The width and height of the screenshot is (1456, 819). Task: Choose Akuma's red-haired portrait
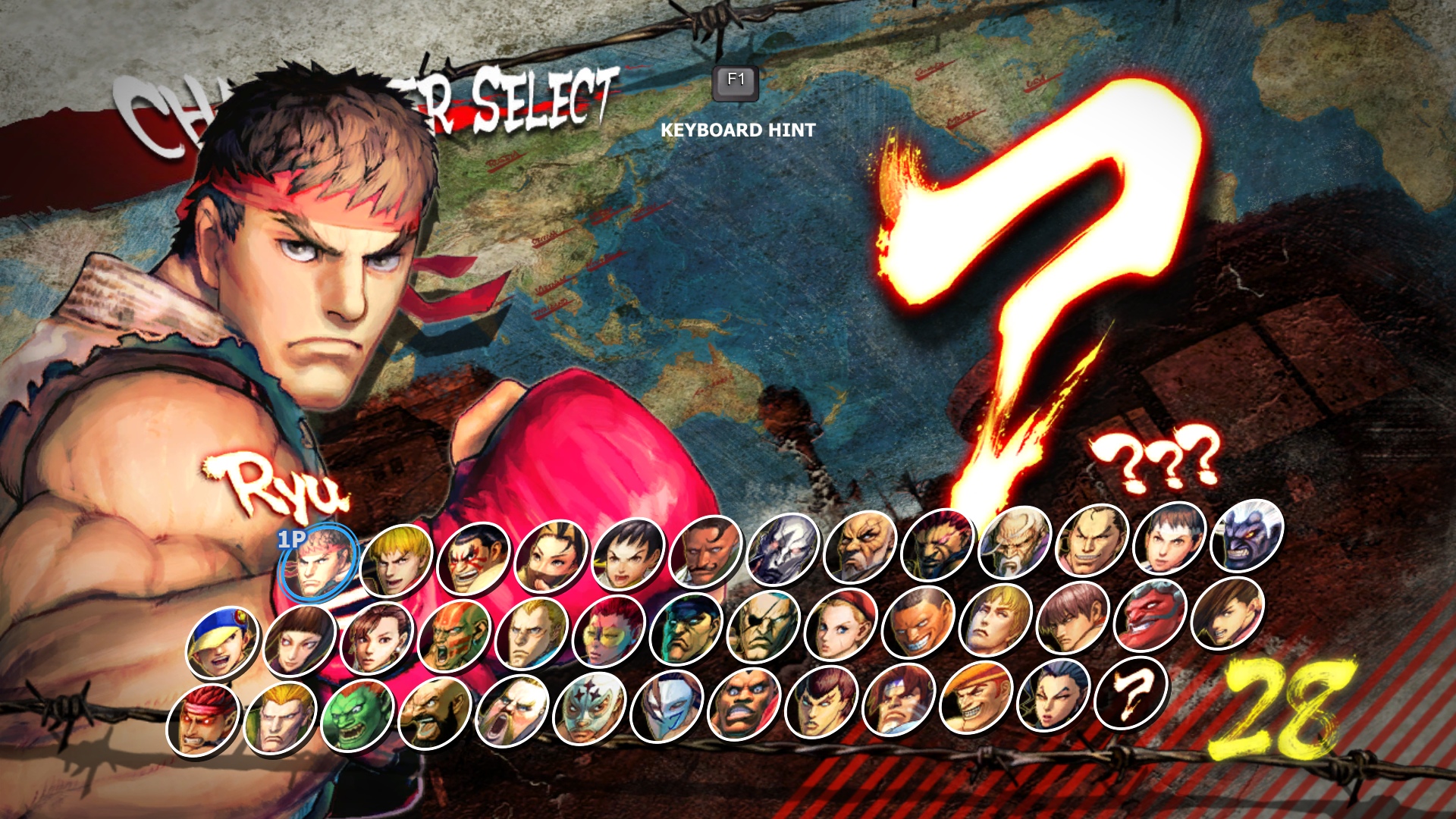(937, 546)
